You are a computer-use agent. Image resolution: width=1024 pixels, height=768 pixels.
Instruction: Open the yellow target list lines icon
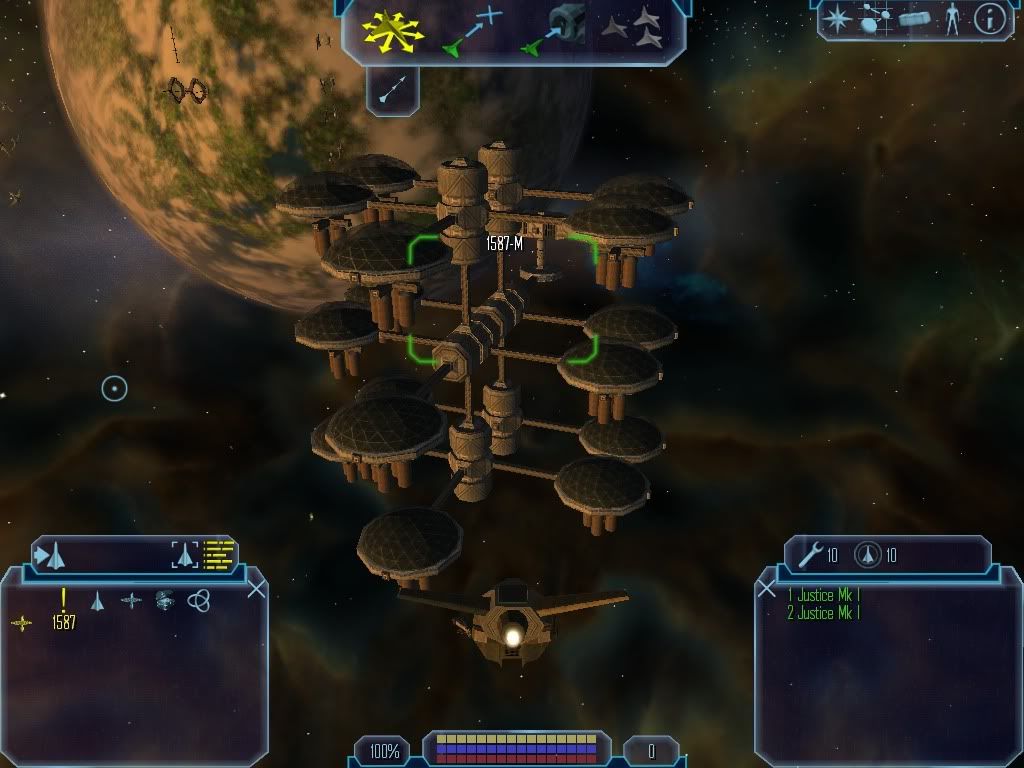218,553
